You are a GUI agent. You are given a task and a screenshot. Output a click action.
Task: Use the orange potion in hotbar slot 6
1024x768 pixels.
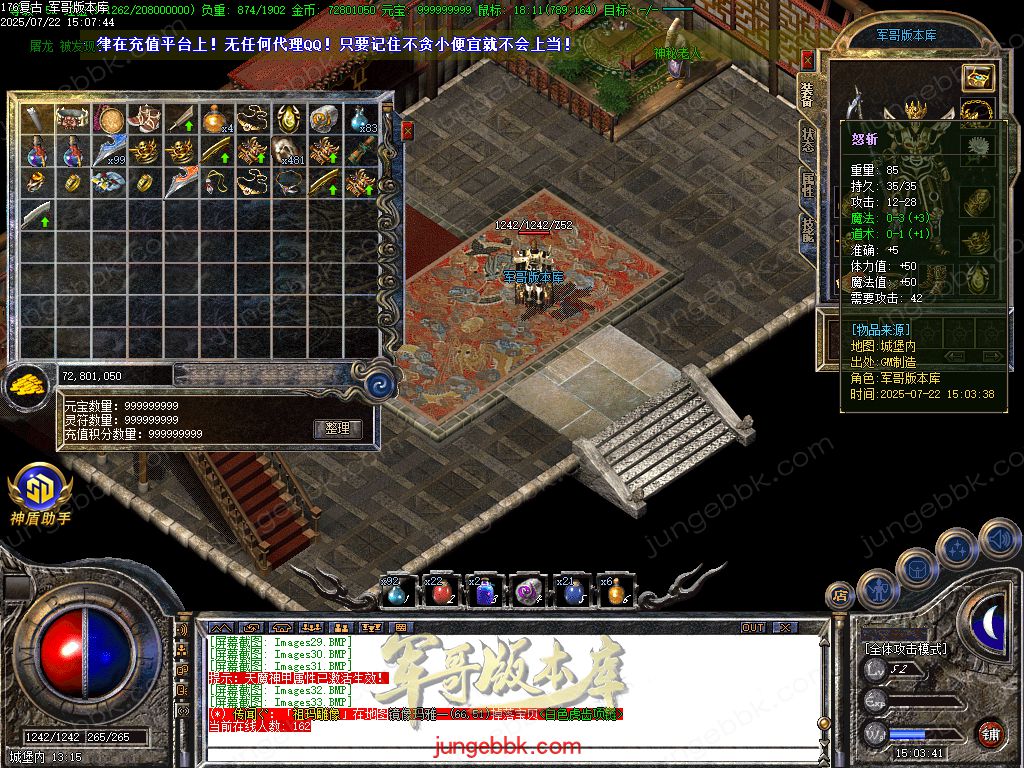click(x=615, y=593)
